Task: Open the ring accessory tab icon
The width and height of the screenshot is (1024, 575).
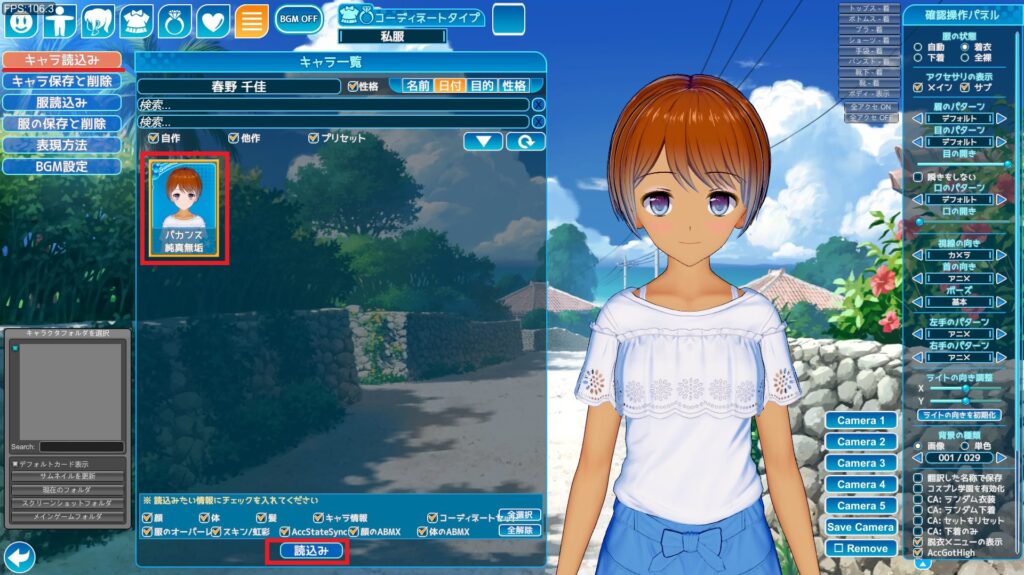Action: [x=174, y=20]
